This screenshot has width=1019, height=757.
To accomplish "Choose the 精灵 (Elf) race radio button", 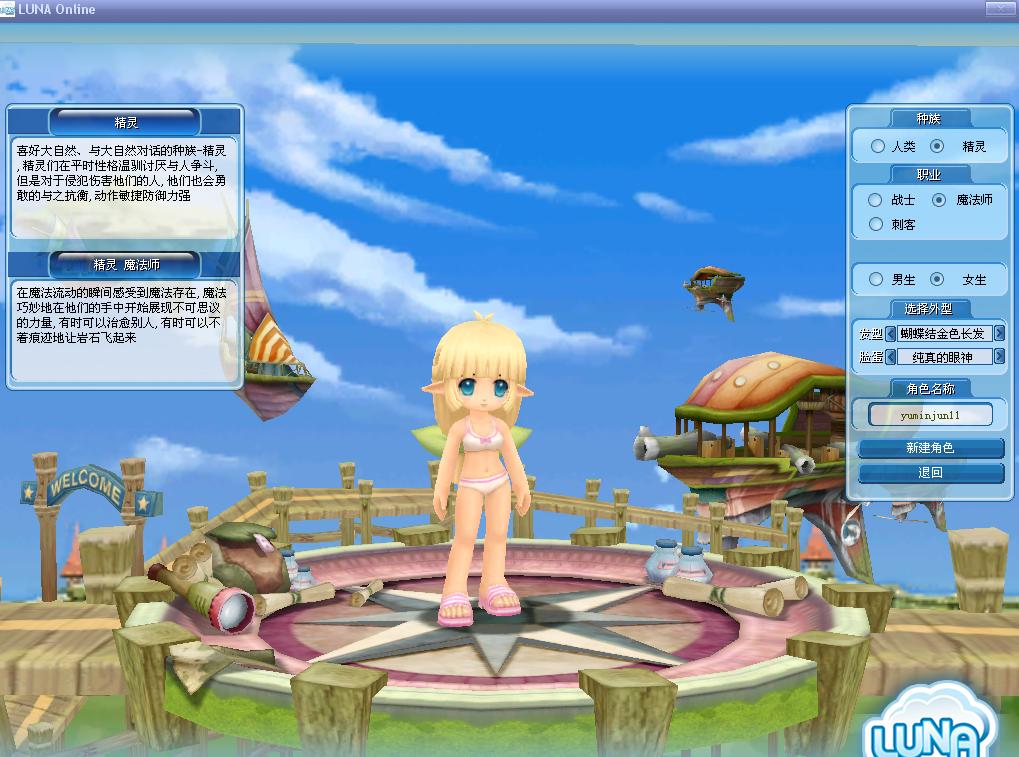I will pyautogui.click(x=937, y=146).
